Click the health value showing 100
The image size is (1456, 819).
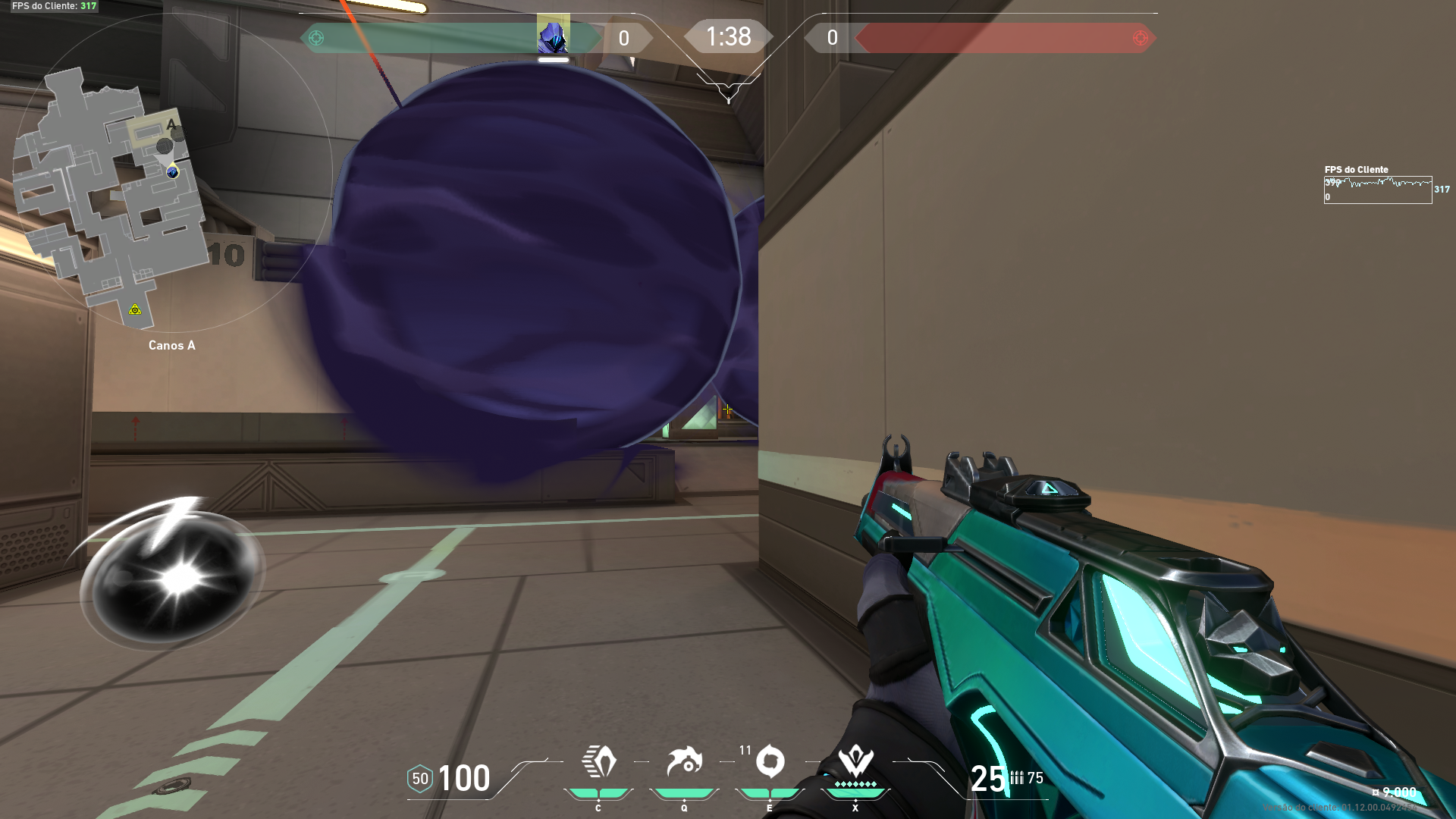click(x=464, y=777)
